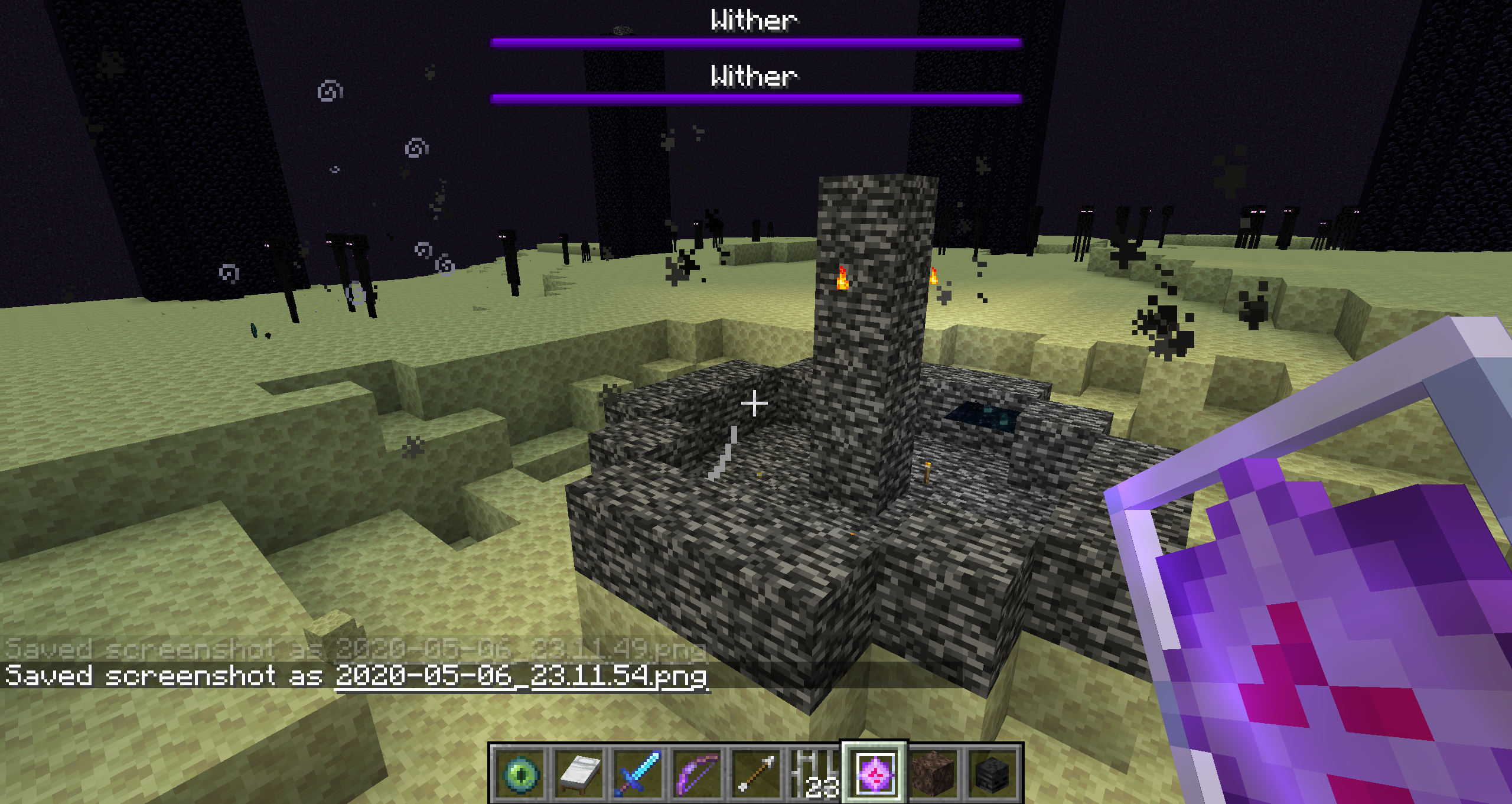1512x804 pixels.
Task: Pick the arrow slot in the hotbar
Action: click(757, 773)
